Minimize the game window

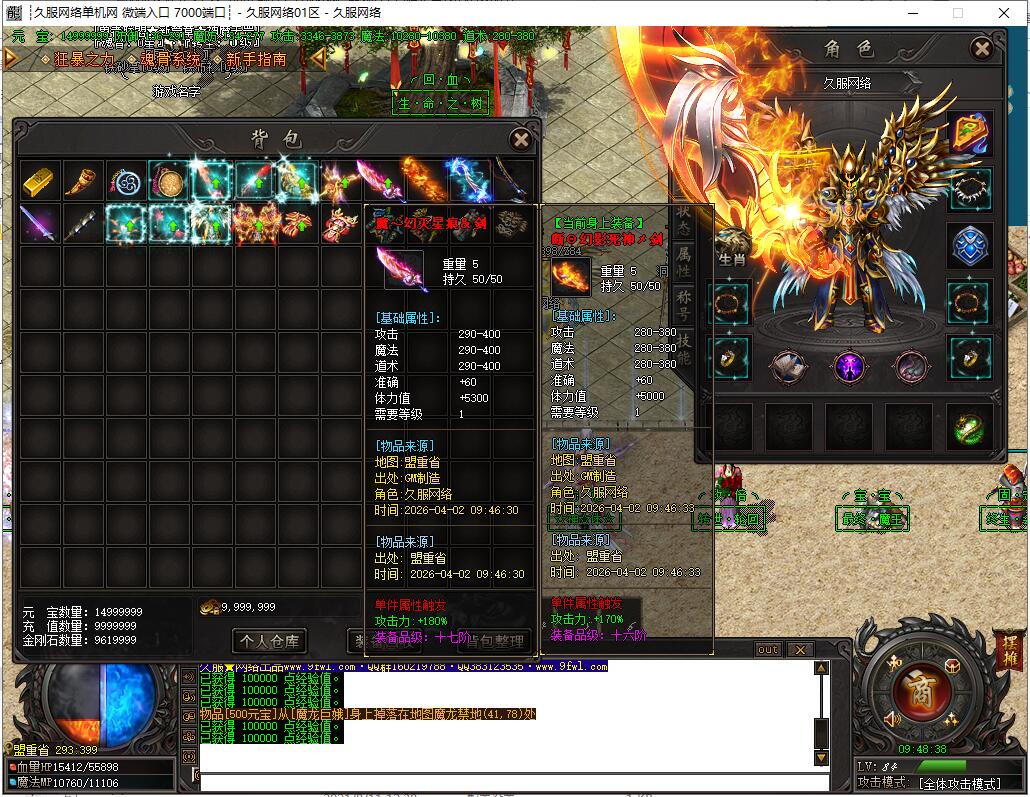point(912,13)
